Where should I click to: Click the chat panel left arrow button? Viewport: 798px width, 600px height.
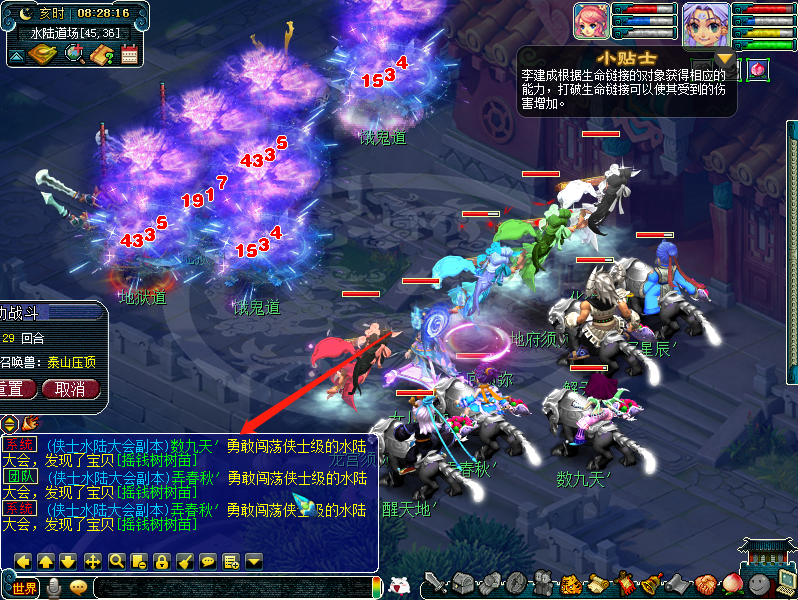point(23,561)
